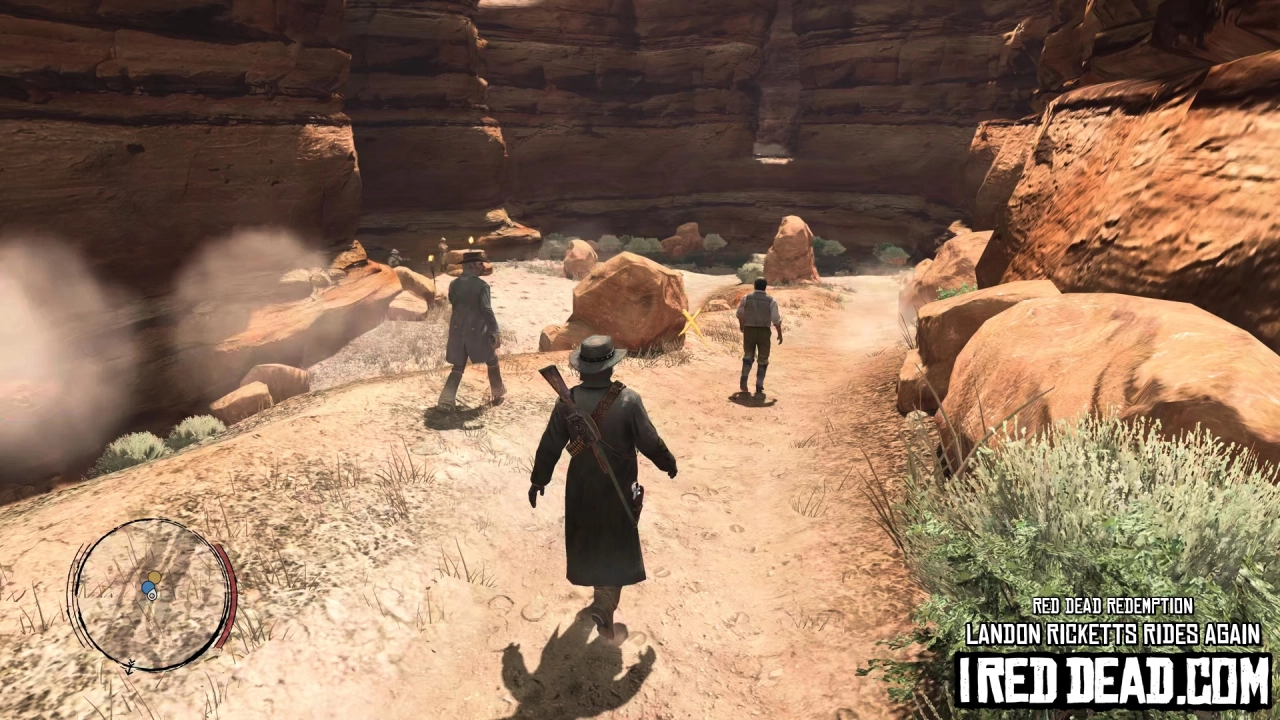Click the north indicator below the minimap
Viewport: 1280px width, 720px height.
tap(130, 666)
